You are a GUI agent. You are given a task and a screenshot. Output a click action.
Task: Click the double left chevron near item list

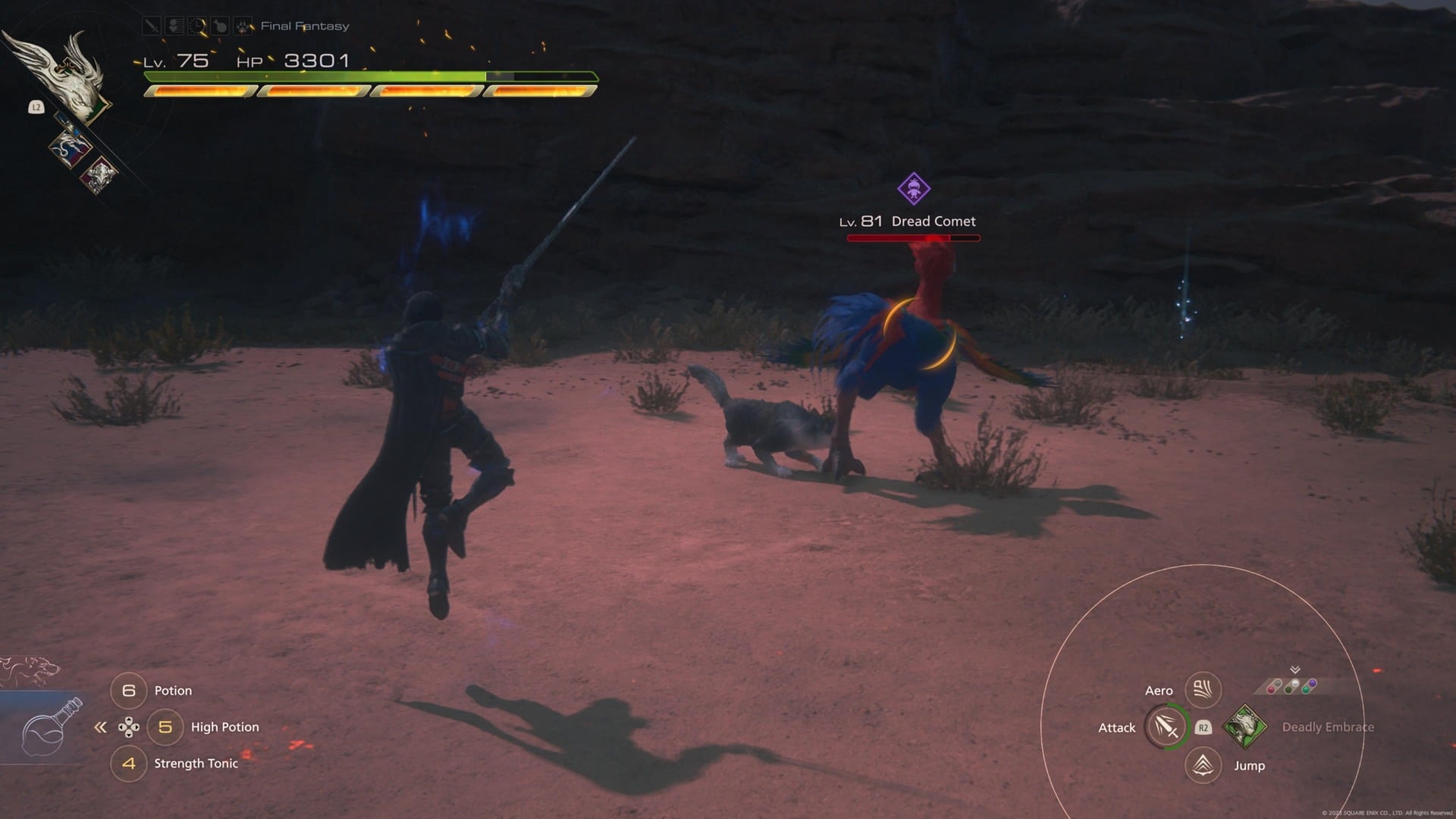tap(99, 726)
